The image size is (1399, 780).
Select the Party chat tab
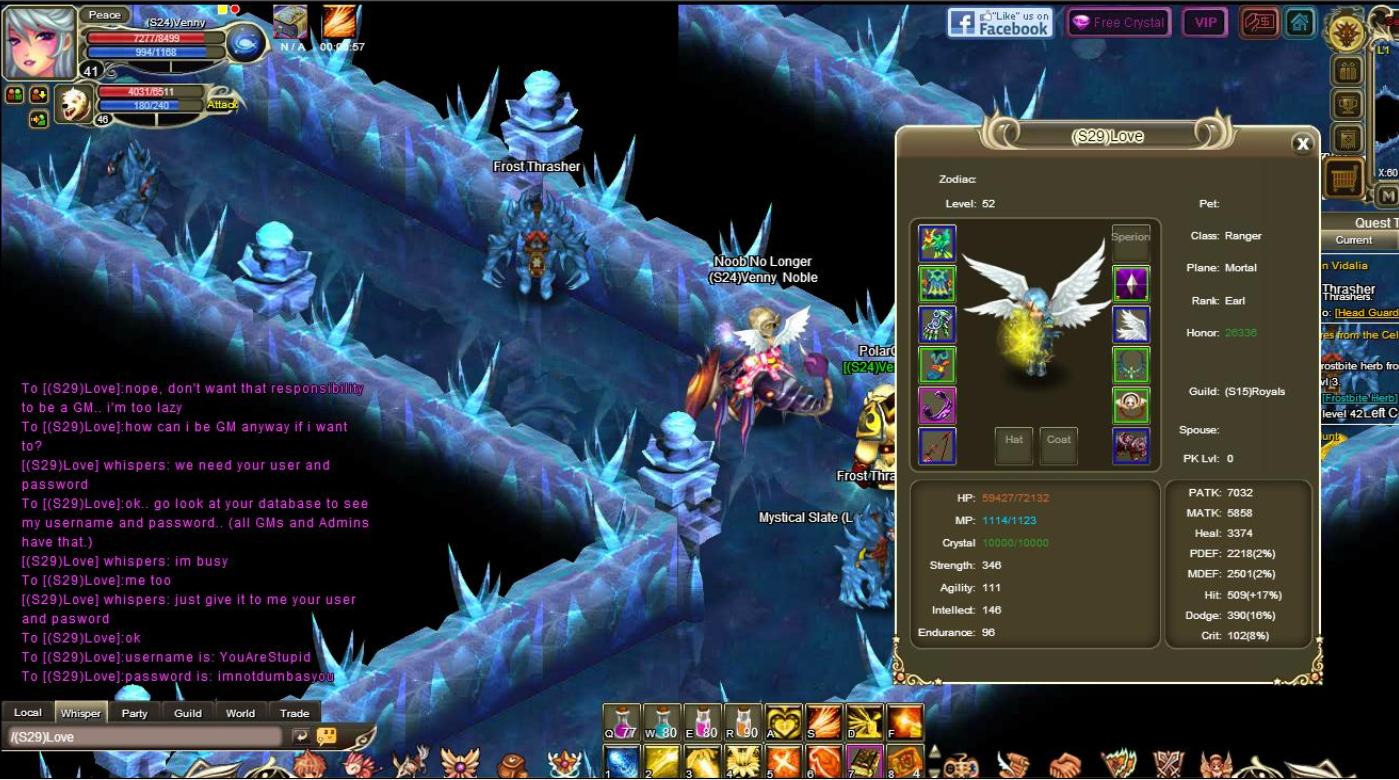click(x=135, y=713)
